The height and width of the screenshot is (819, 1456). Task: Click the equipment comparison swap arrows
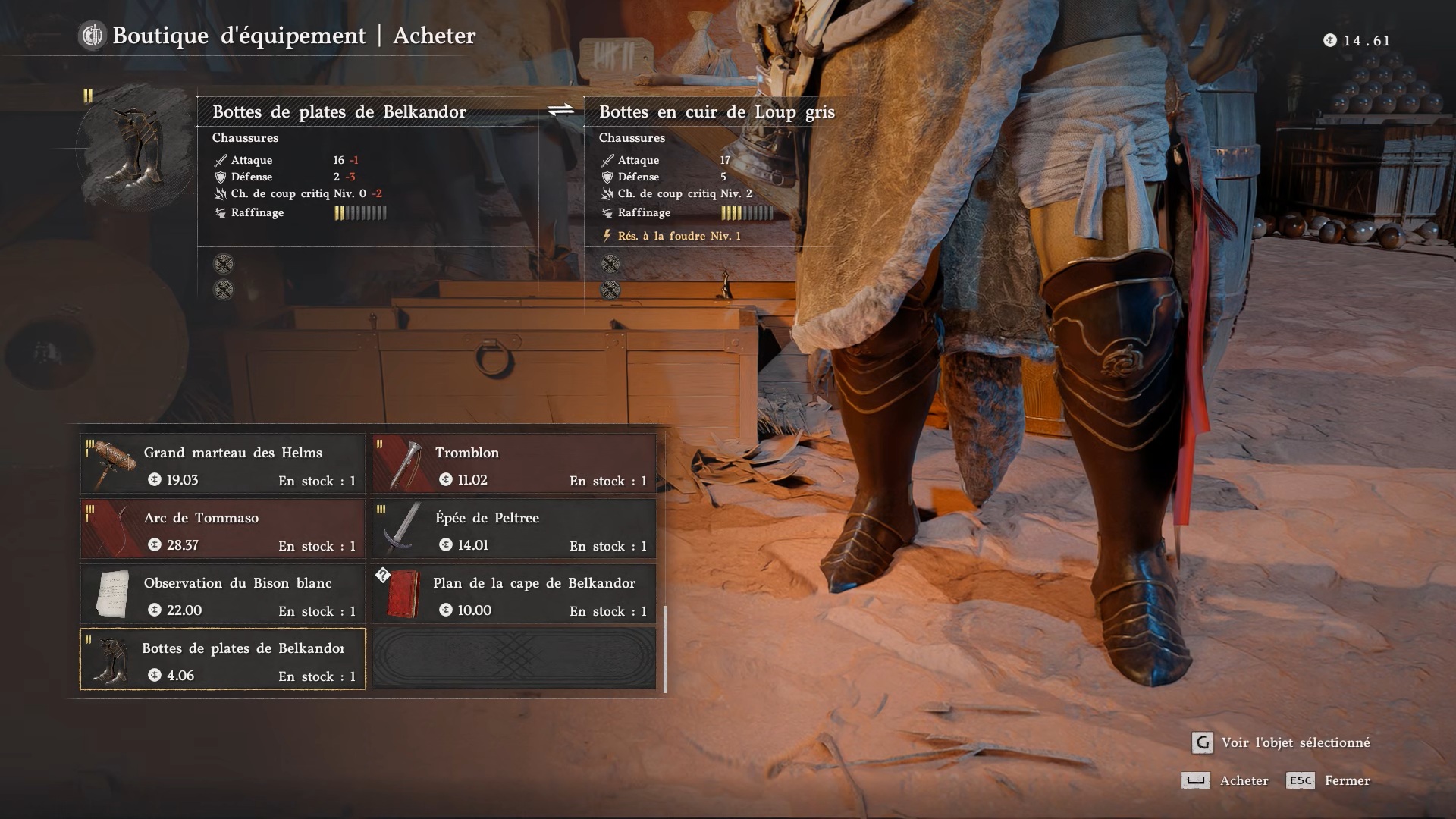560,111
